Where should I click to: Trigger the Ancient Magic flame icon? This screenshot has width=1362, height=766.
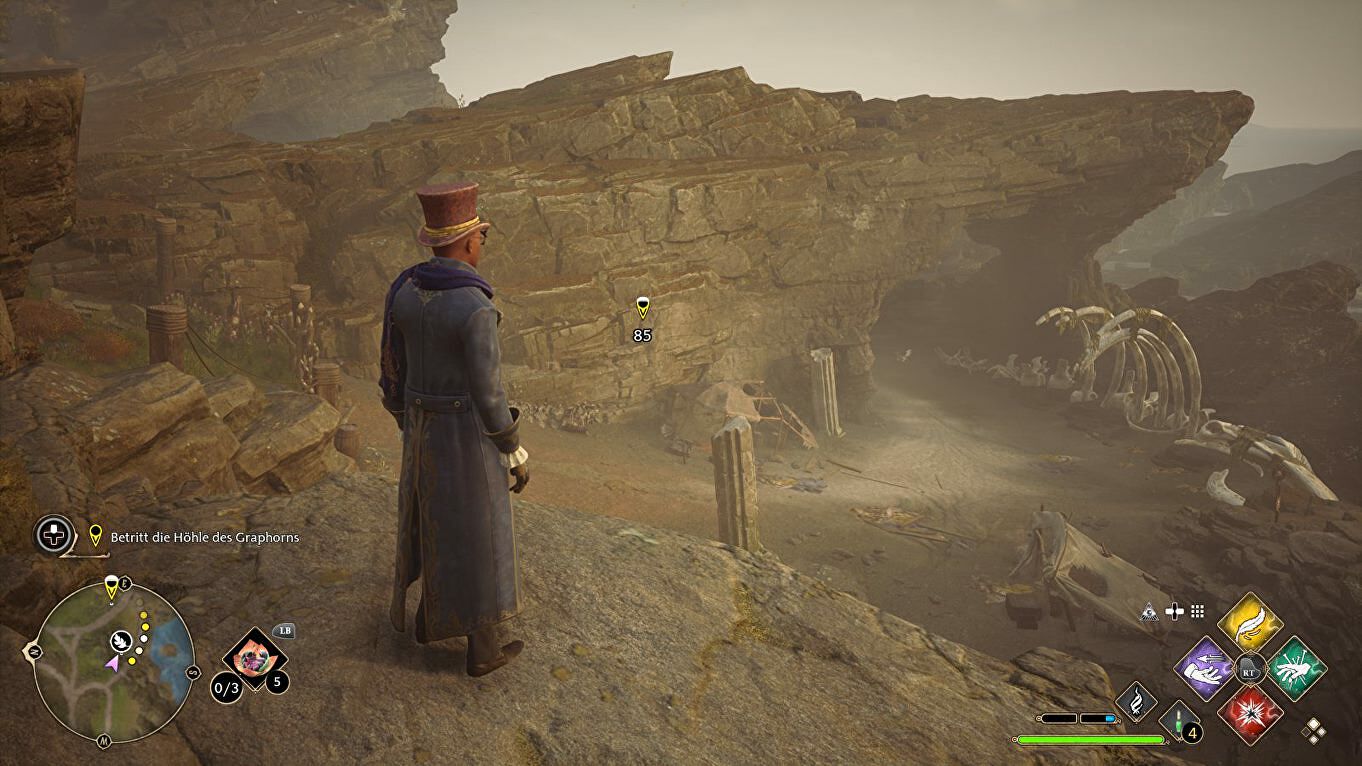pos(1135,702)
